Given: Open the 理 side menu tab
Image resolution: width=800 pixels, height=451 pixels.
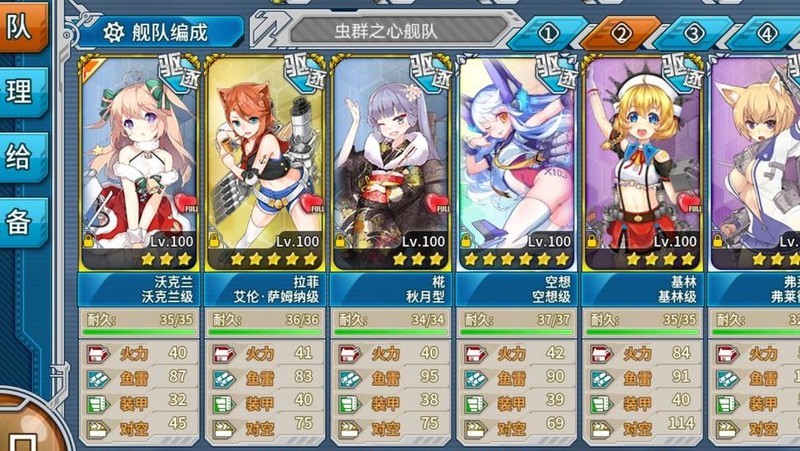Looking at the screenshot, I should 21,92.
